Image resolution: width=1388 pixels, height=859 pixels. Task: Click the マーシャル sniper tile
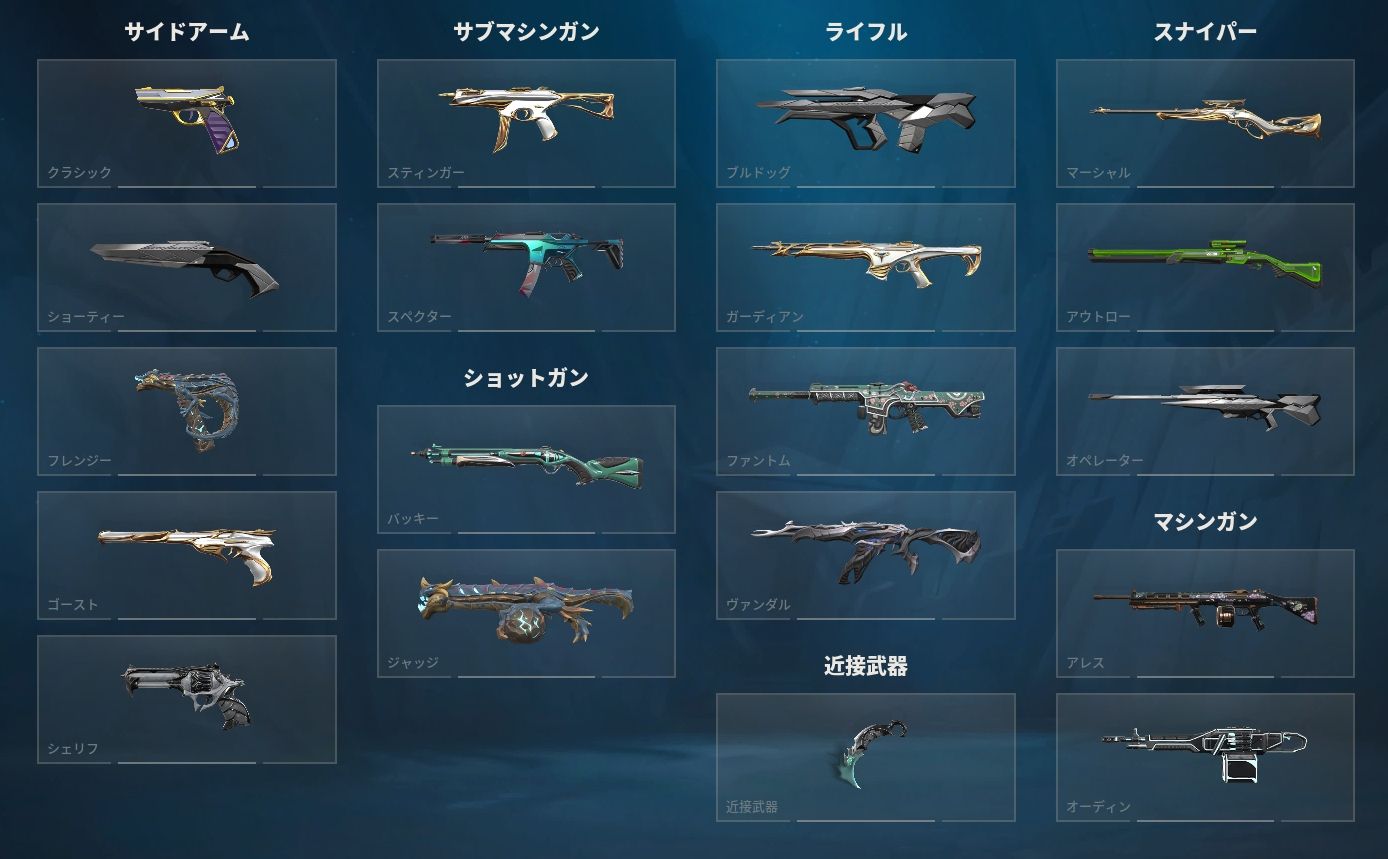(1205, 123)
